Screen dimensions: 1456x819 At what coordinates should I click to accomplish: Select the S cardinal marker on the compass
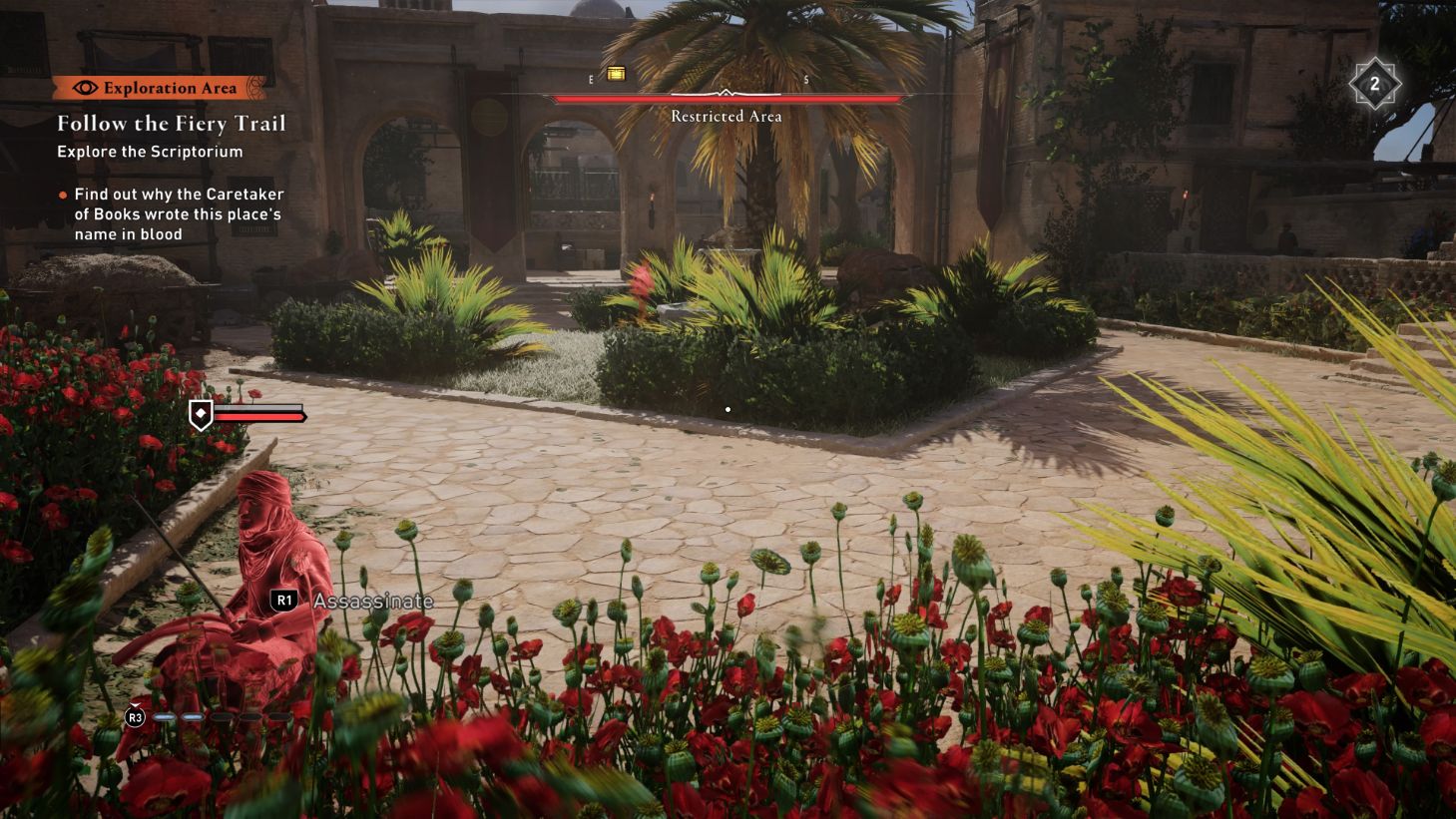tap(804, 77)
